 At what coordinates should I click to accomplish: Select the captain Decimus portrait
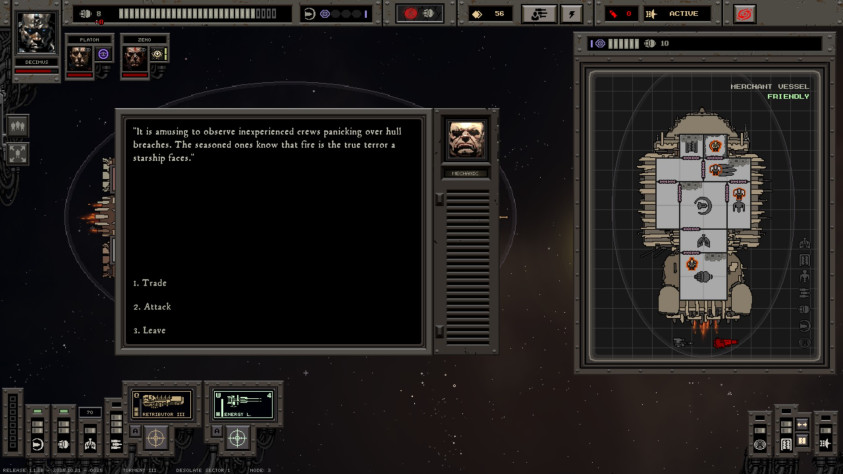click(37, 33)
